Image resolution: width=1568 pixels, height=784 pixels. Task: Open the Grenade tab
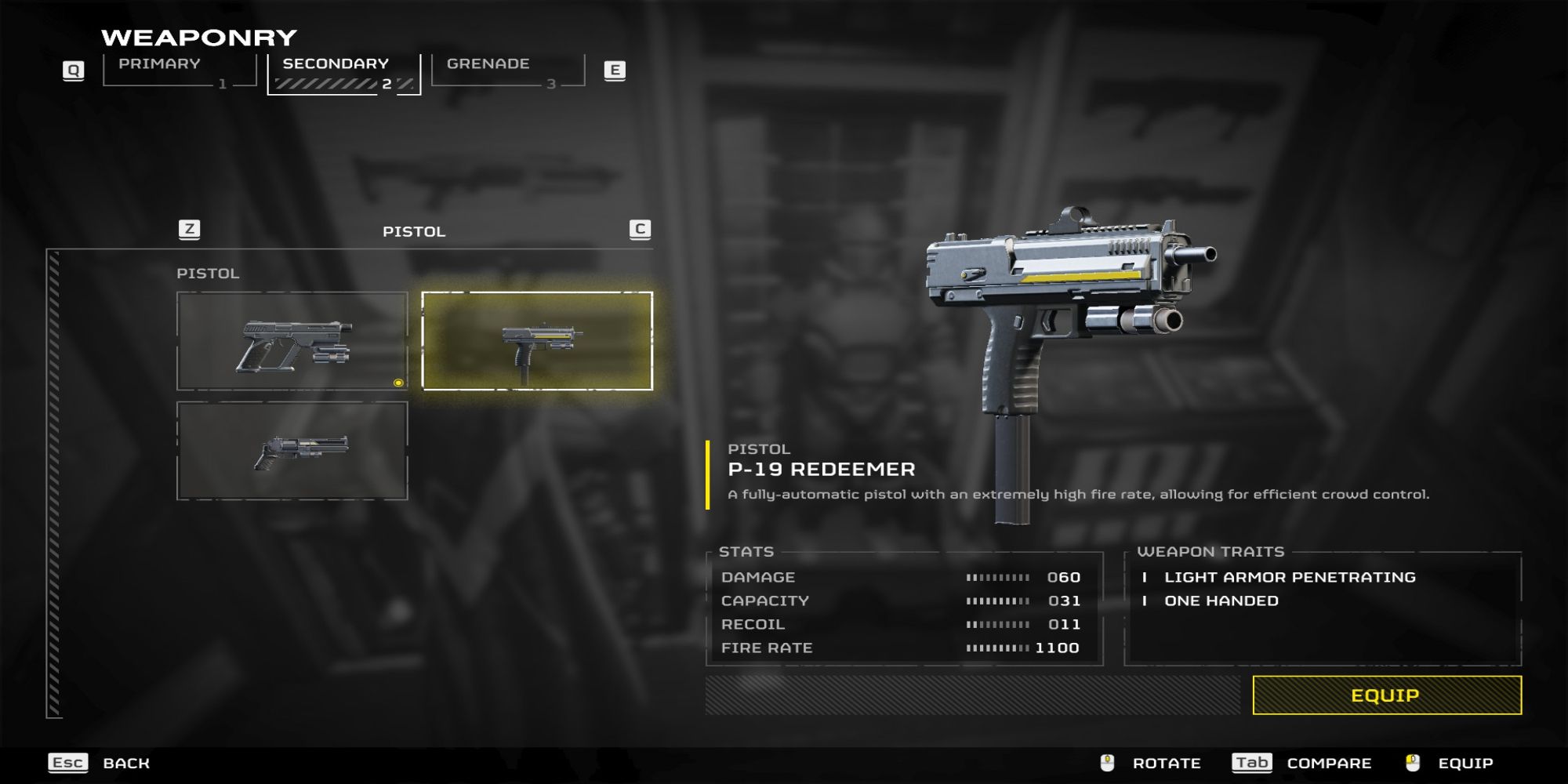(507, 71)
